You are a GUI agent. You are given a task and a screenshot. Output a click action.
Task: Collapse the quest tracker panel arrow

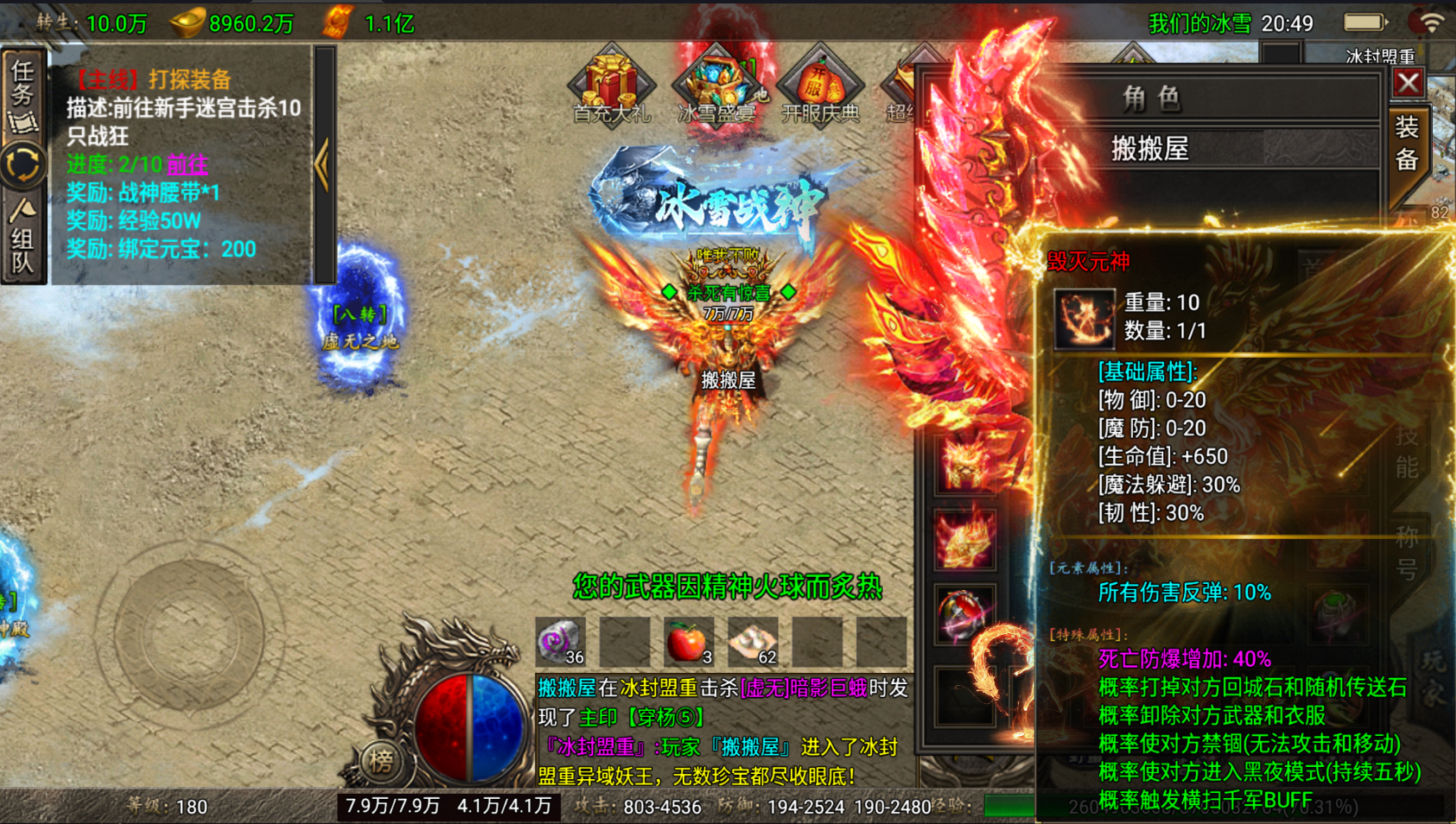pos(323,164)
